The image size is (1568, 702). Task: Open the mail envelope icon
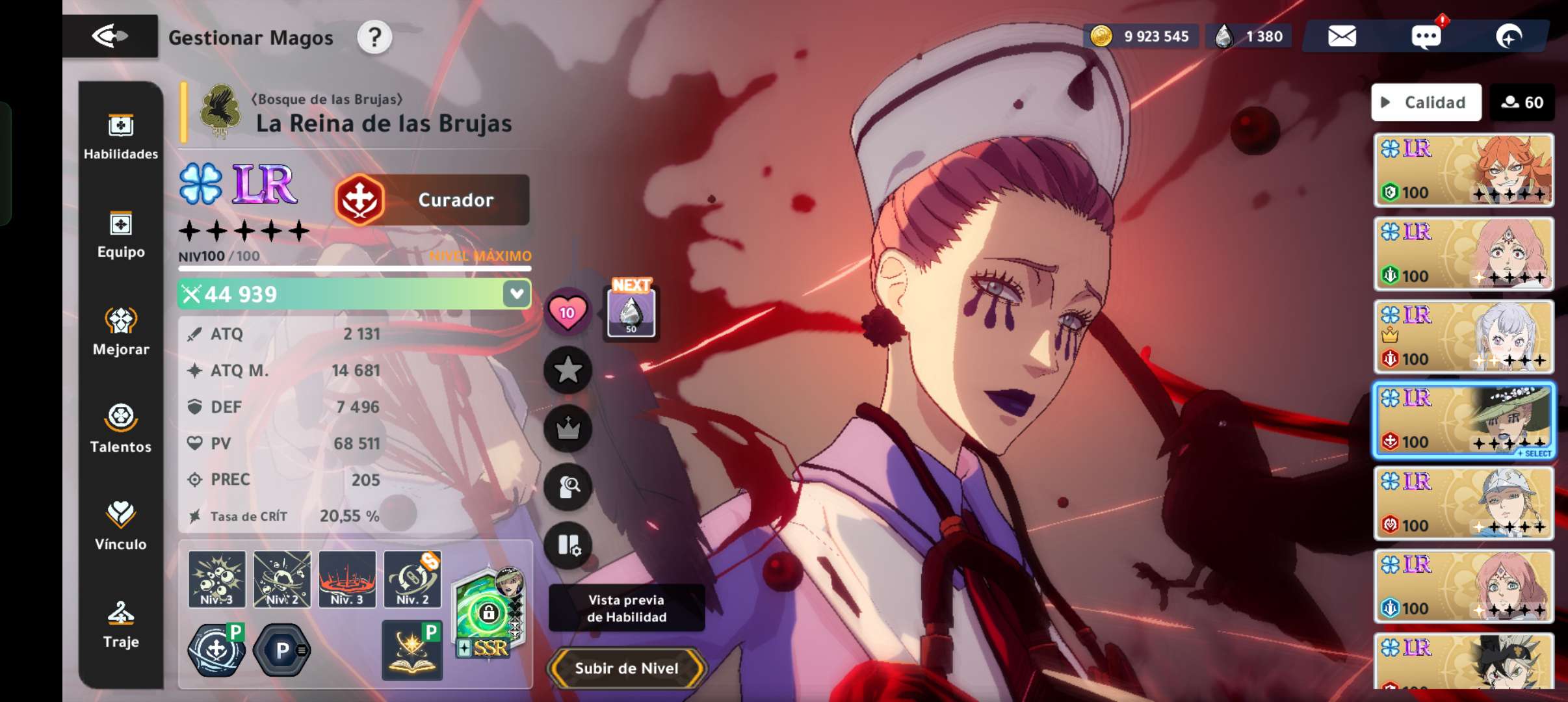tap(1342, 36)
